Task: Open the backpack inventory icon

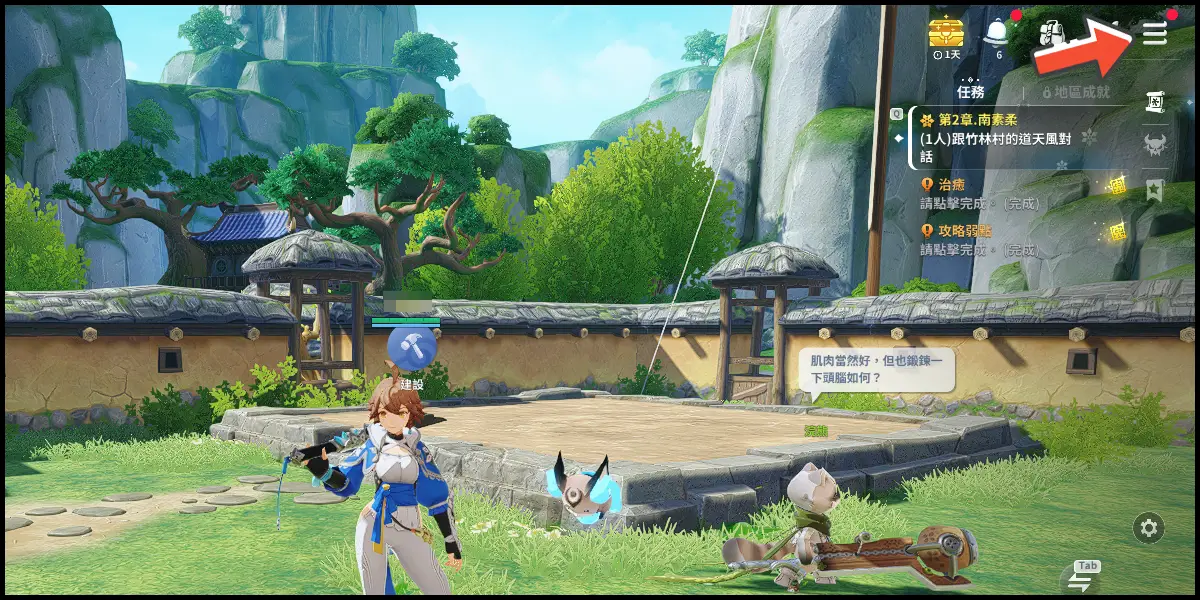Action: [x=1051, y=35]
